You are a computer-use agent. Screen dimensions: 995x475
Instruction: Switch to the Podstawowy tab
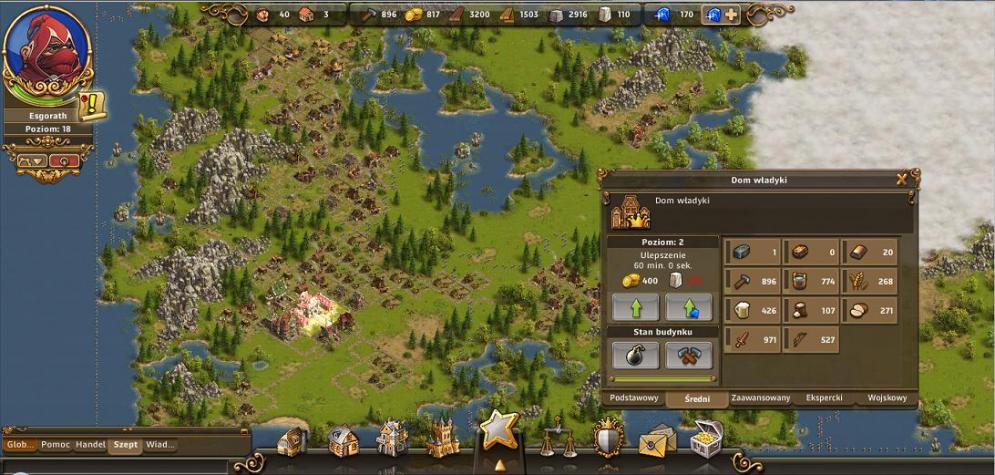634,398
